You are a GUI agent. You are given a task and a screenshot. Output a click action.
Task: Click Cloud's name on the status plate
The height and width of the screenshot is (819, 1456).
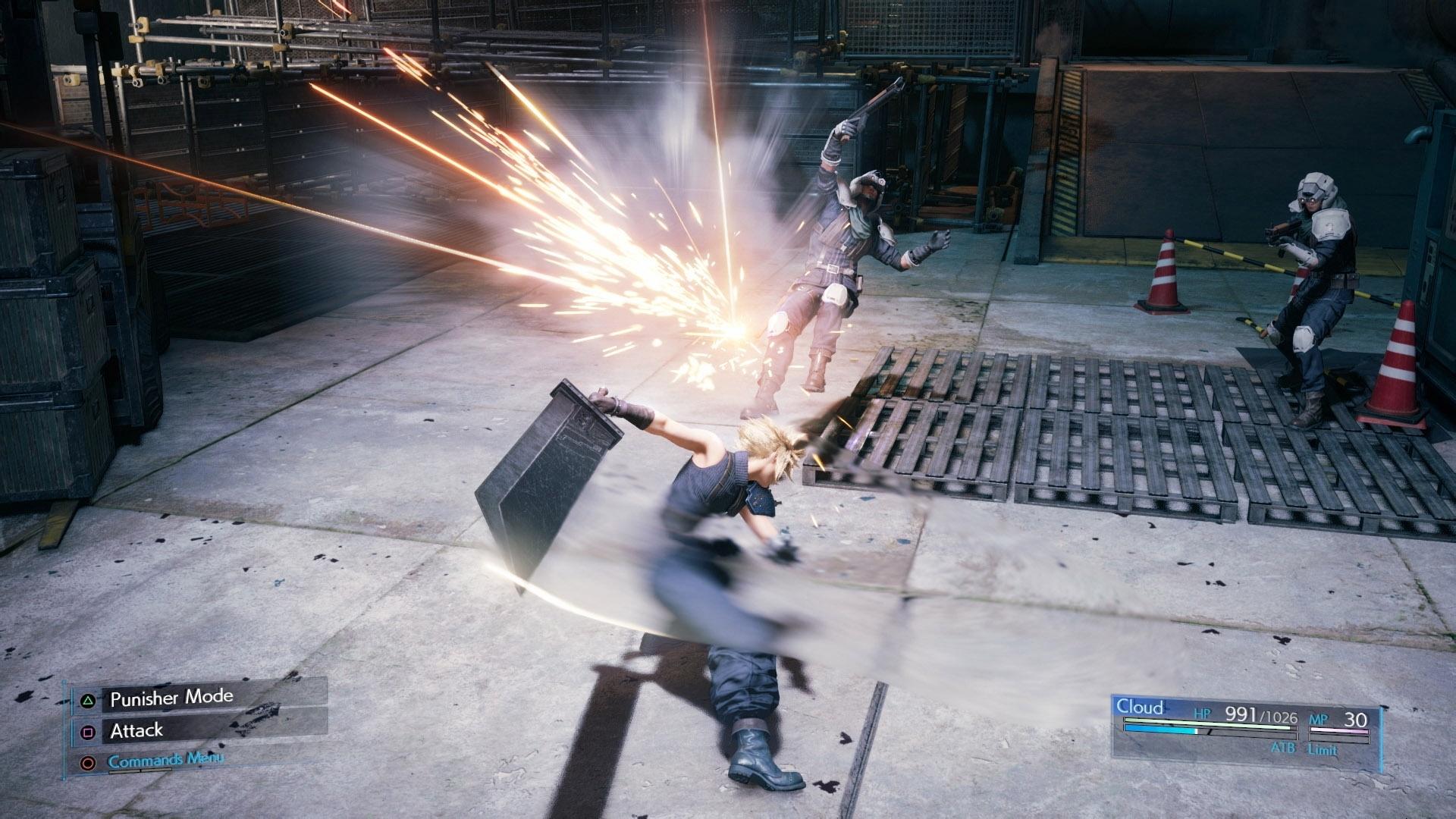[1141, 708]
